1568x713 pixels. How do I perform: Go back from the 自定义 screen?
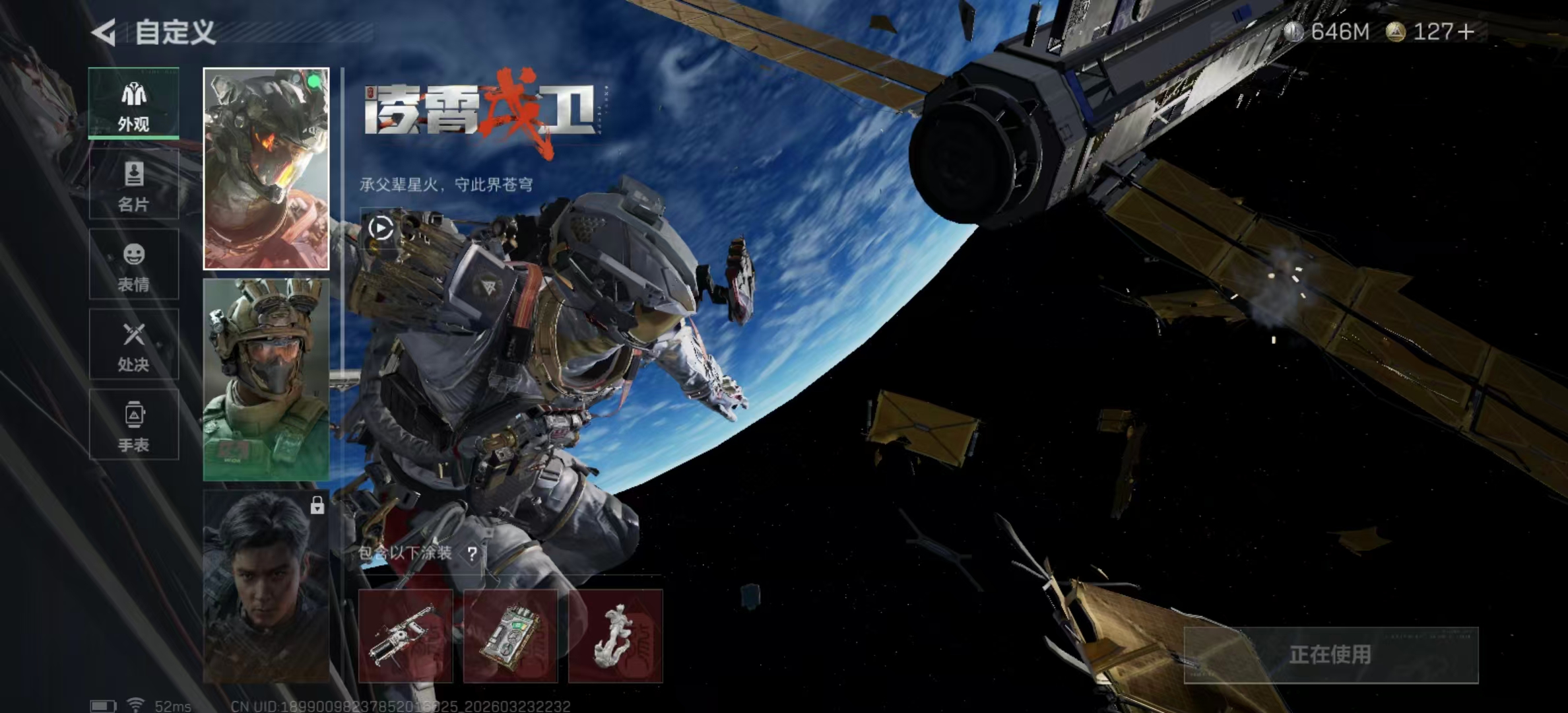click(104, 32)
